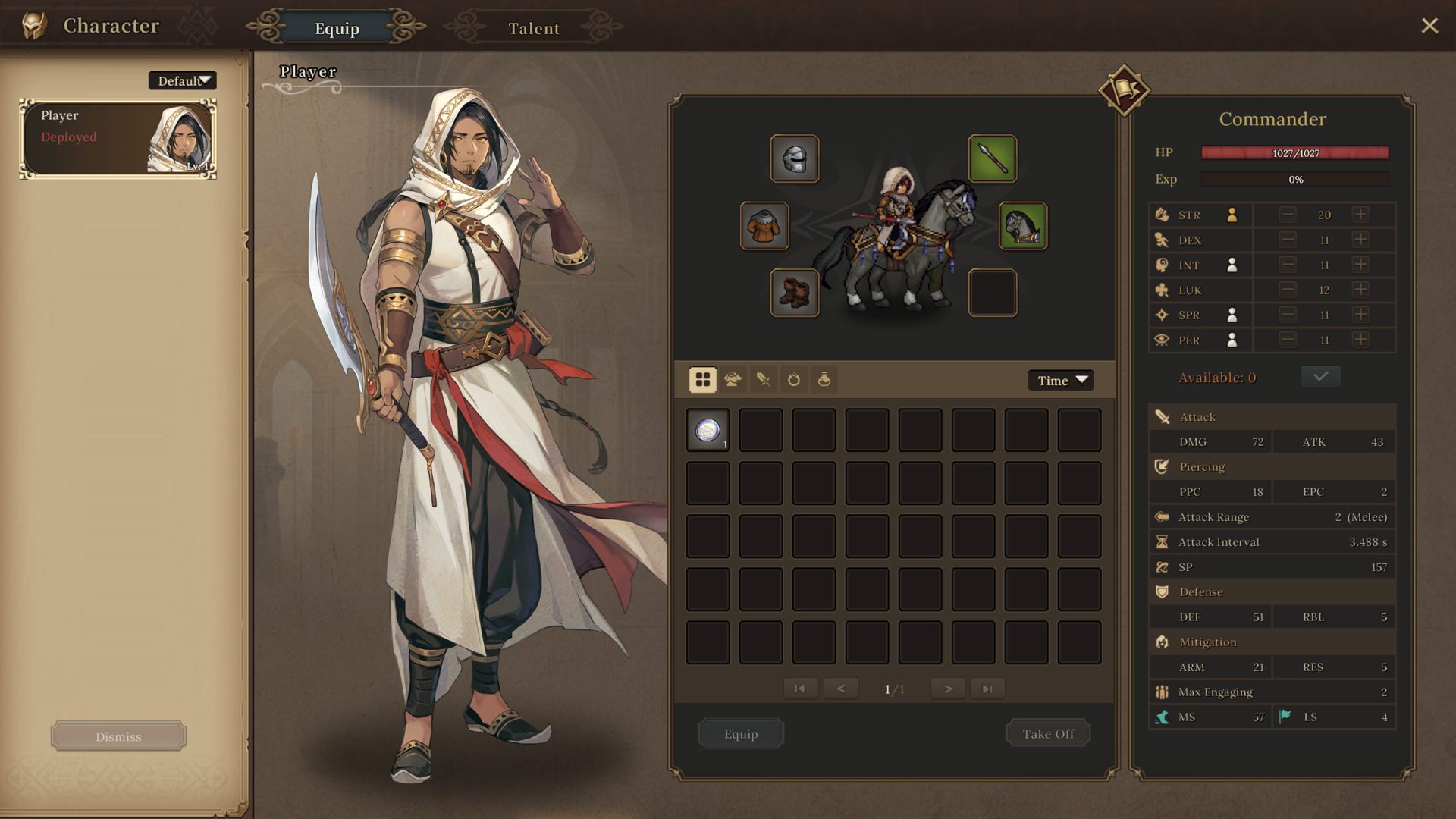Filter inventory by armor

(733, 379)
